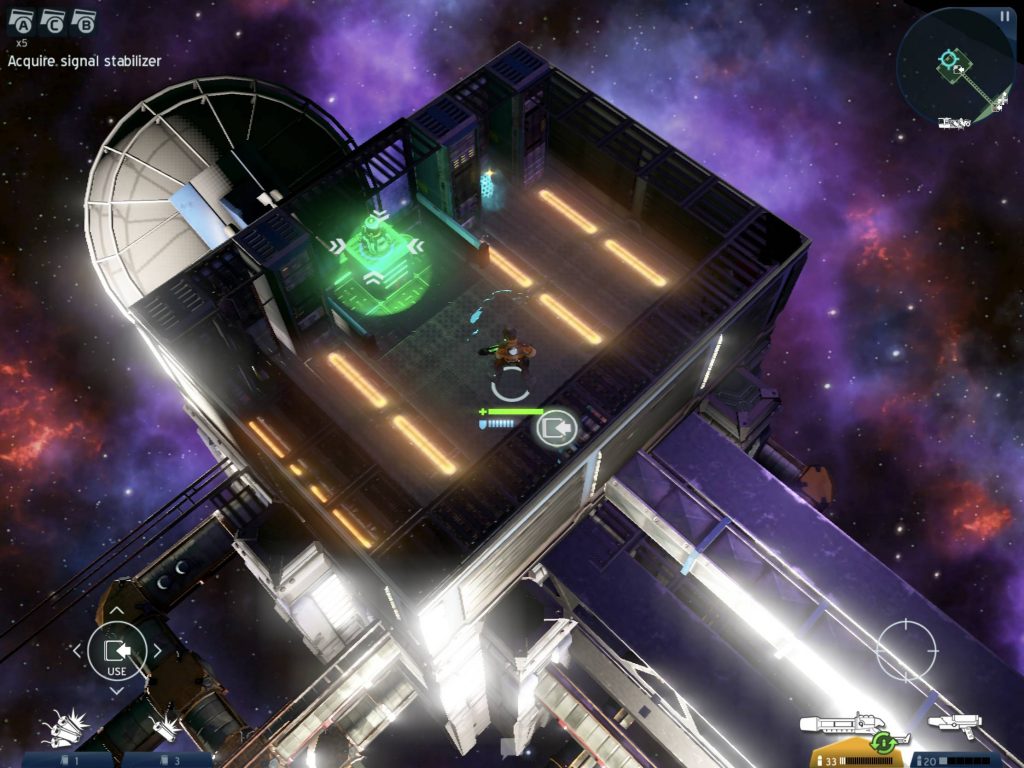This screenshot has height=768, width=1024.
Task: Select the primary heavy rifle weapon
Action: tap(847, 725)
